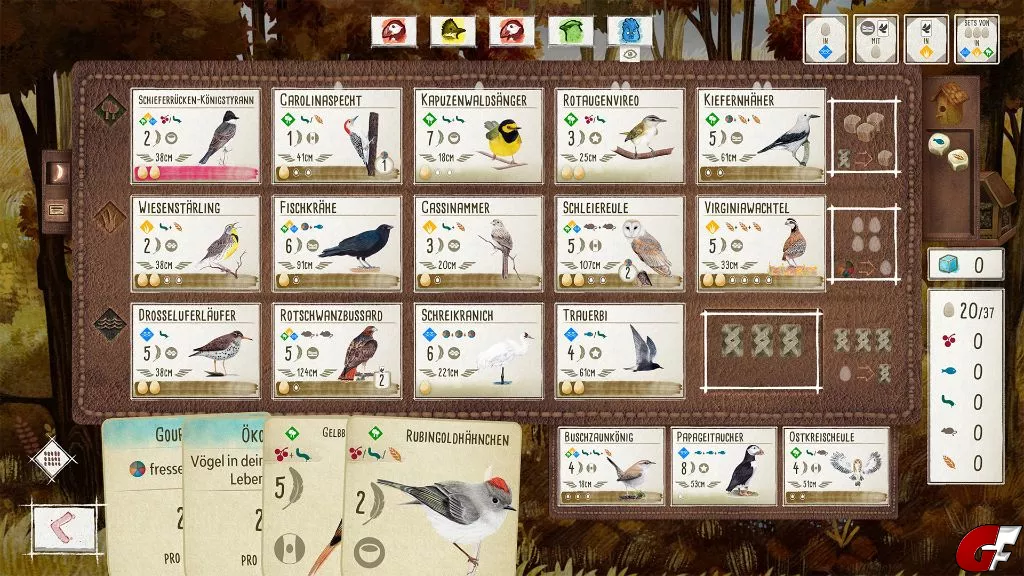Select the Schreikranich card
The height and width of the screenshot is (576, 1024).
pos(478,351)
